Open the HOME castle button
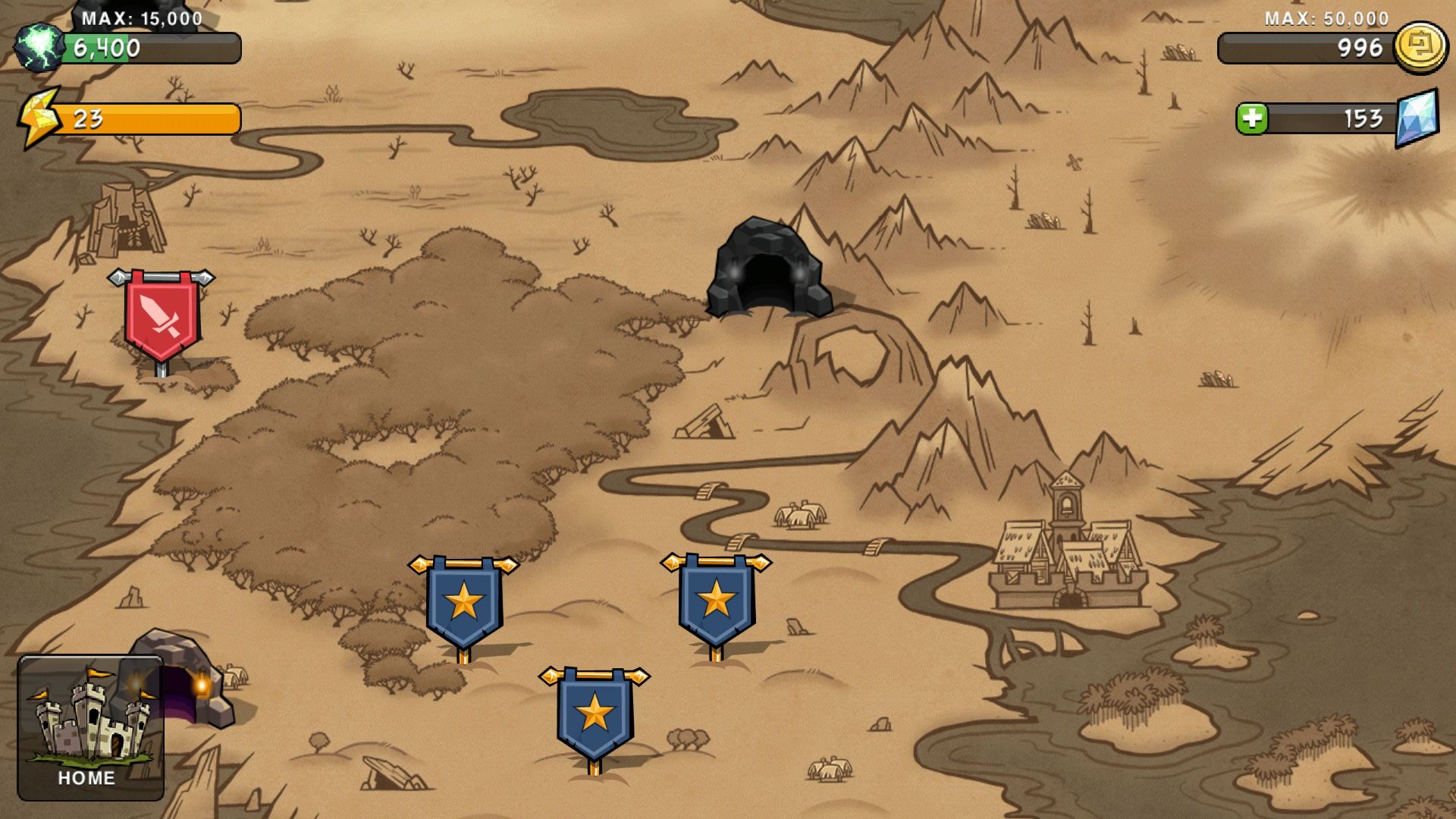This screenshot has width=1456, height=819. (90, 727)
